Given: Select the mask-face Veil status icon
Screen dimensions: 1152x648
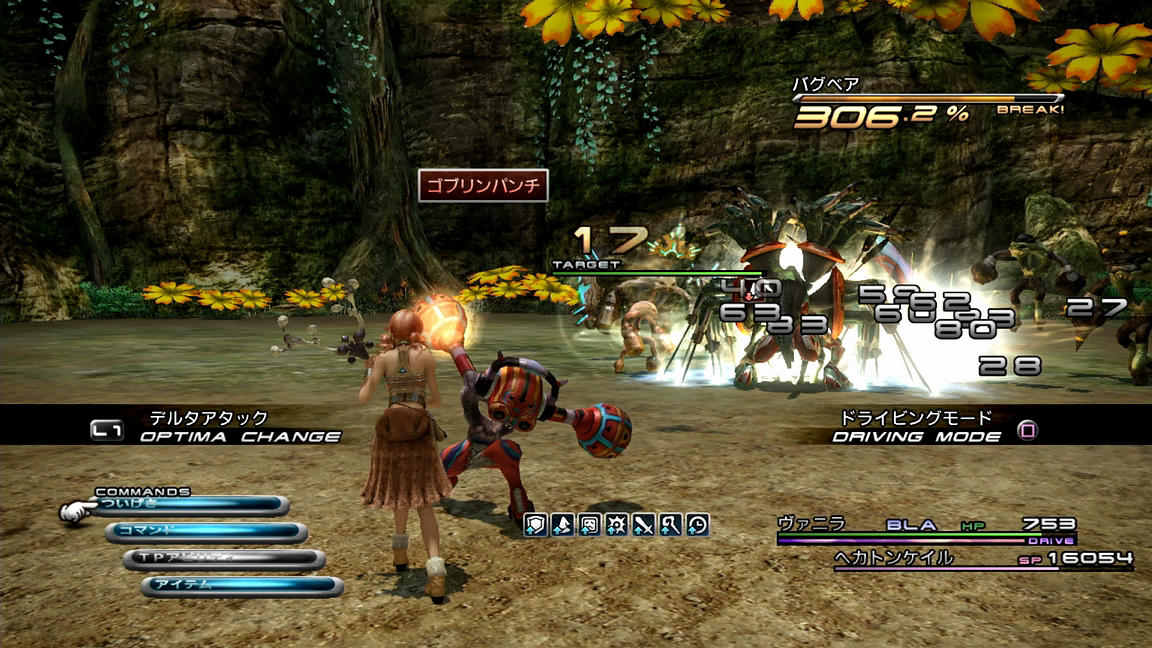Looking at the screenshot, I should click(x=590, y=523).
